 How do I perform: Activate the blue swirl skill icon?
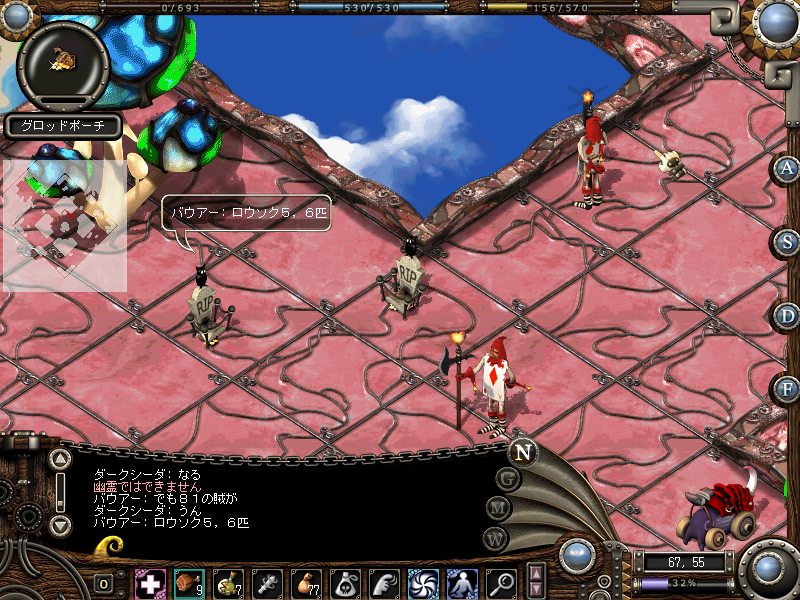point(423,583)
